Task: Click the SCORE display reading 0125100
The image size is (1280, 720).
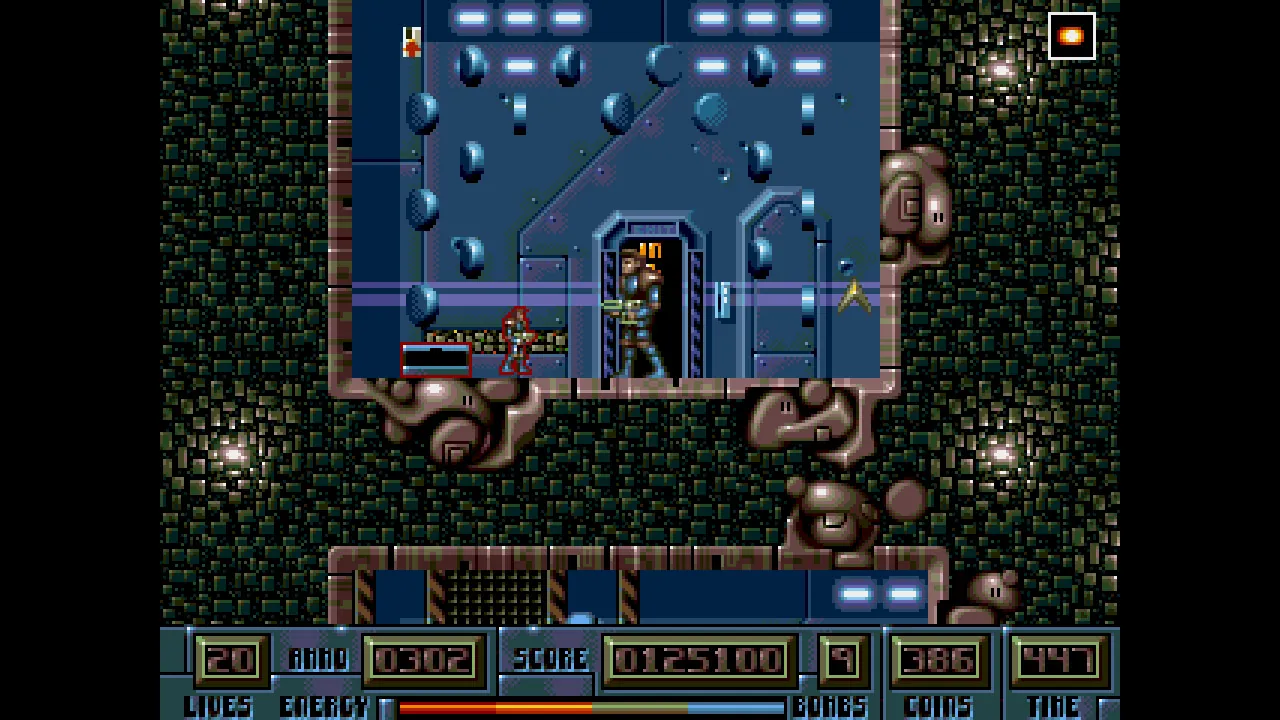Action: [697, 658]
